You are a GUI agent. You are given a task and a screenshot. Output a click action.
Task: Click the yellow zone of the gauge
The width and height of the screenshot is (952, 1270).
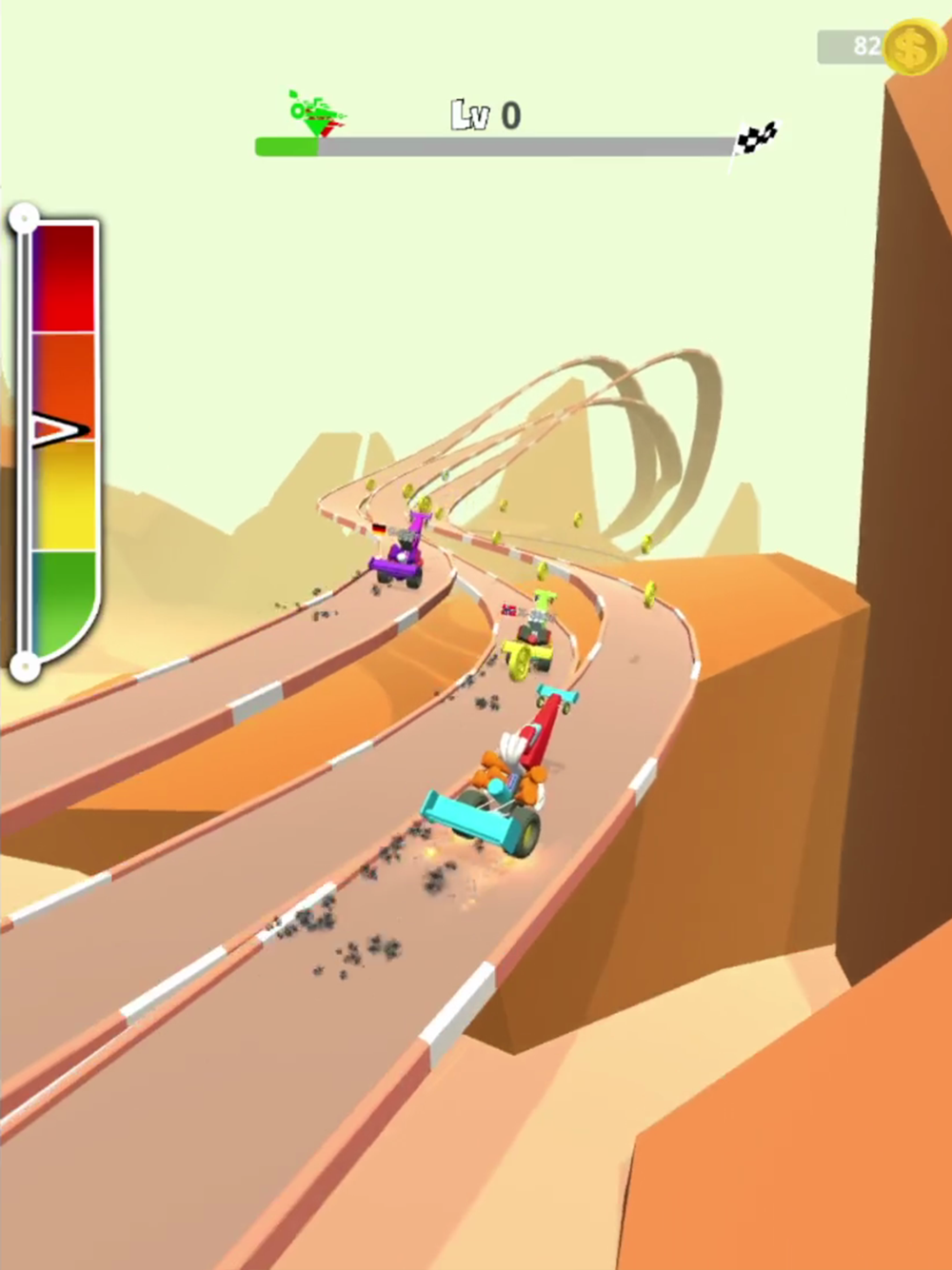tap(64, 497)
